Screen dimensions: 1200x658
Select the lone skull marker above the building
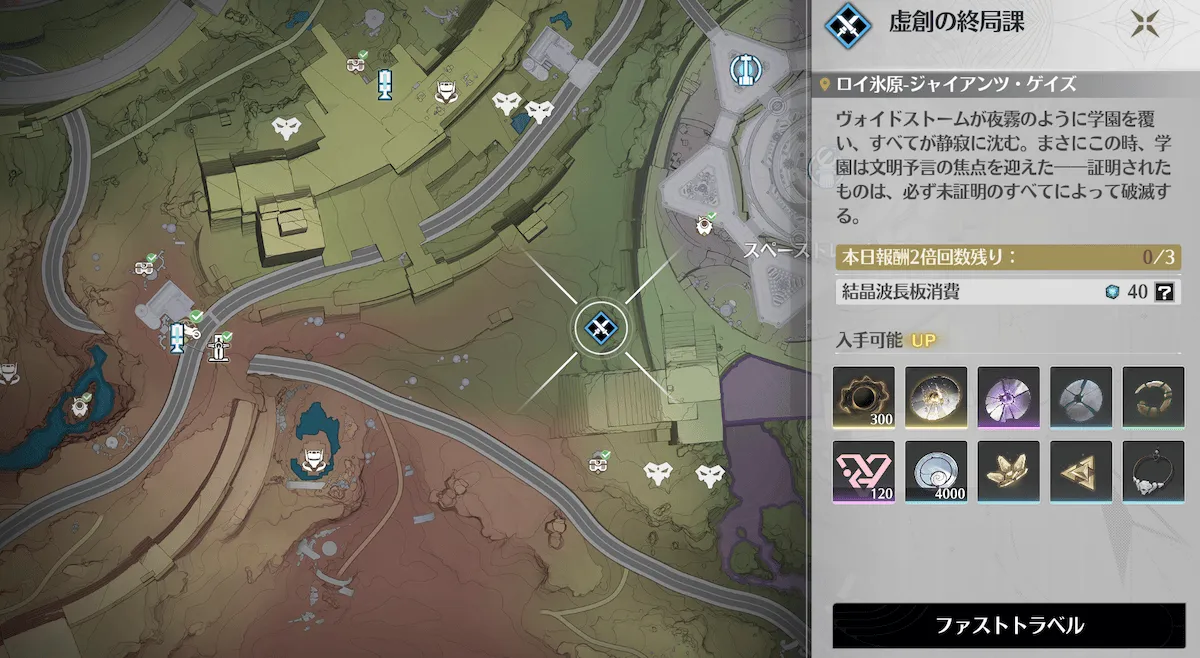(288, 127)
